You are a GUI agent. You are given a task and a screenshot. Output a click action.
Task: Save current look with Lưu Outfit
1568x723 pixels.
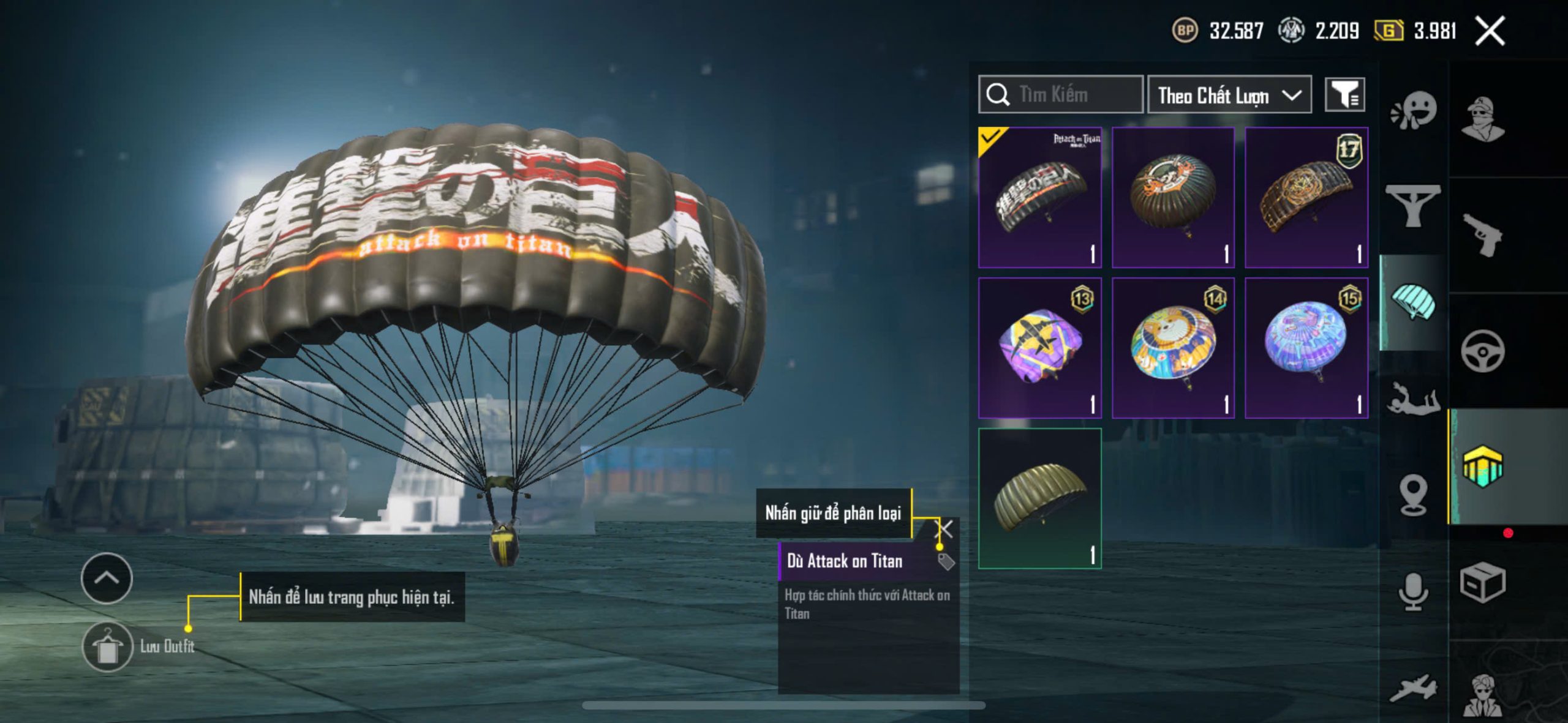click(x=108, y=647)
